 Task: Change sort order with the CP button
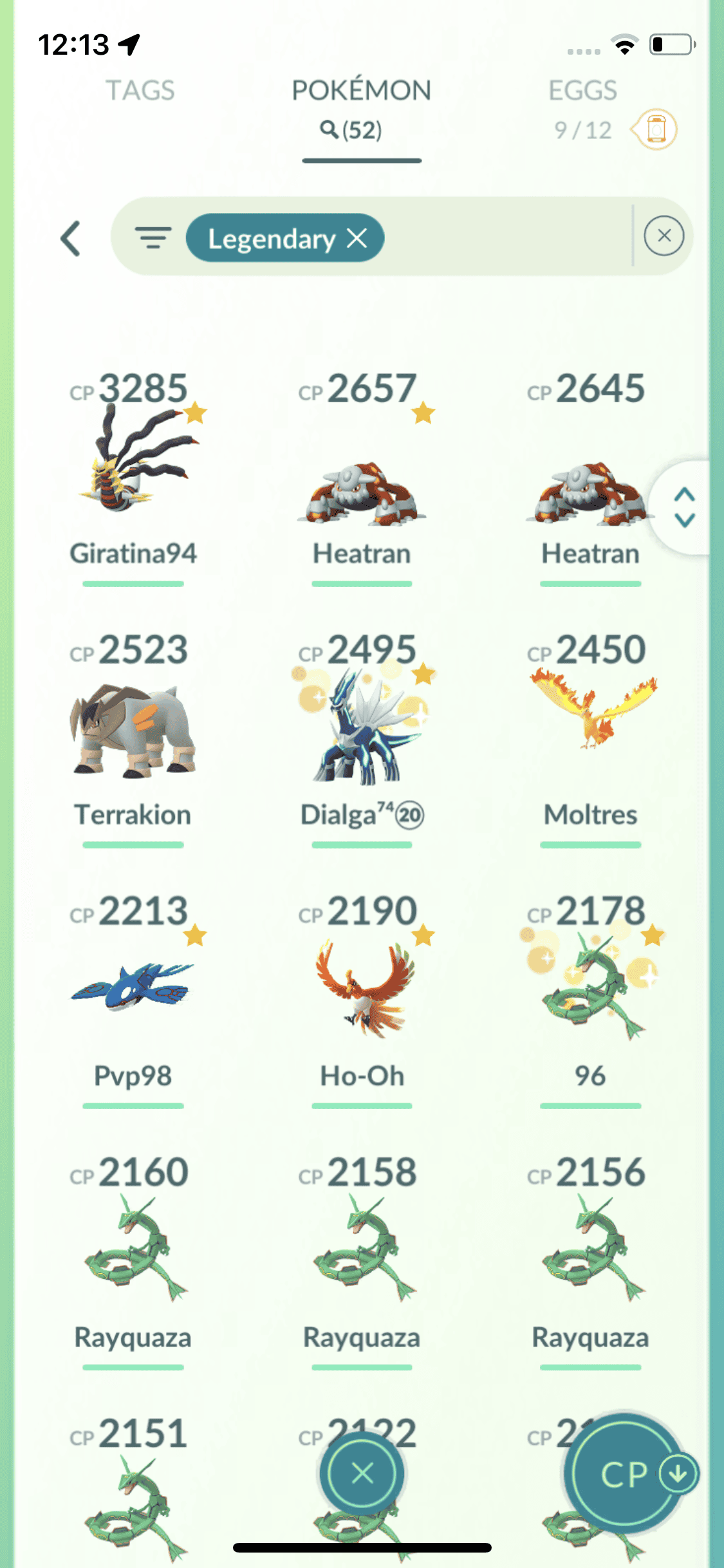(x=624, y=1474)
